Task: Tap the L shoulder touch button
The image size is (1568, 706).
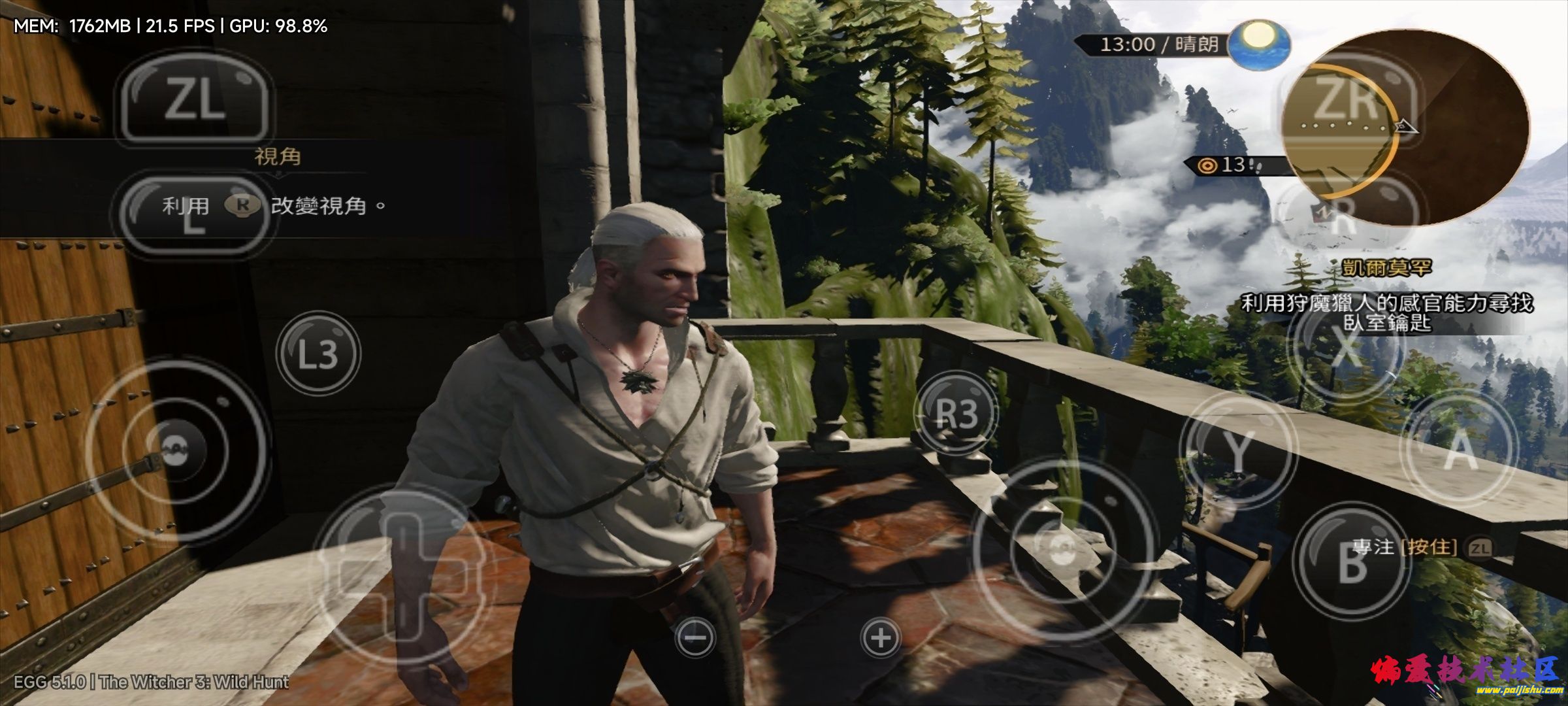Action: [194, 214]
